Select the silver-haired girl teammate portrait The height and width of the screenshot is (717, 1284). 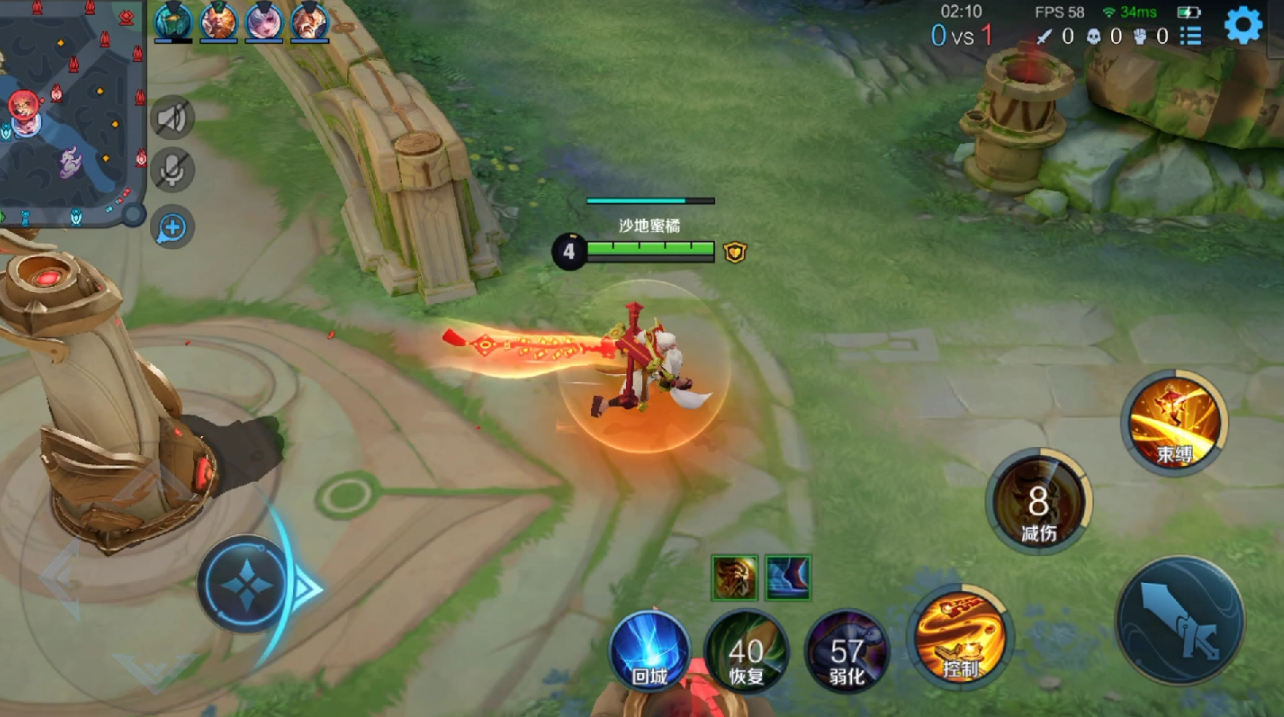coord(264,21)
